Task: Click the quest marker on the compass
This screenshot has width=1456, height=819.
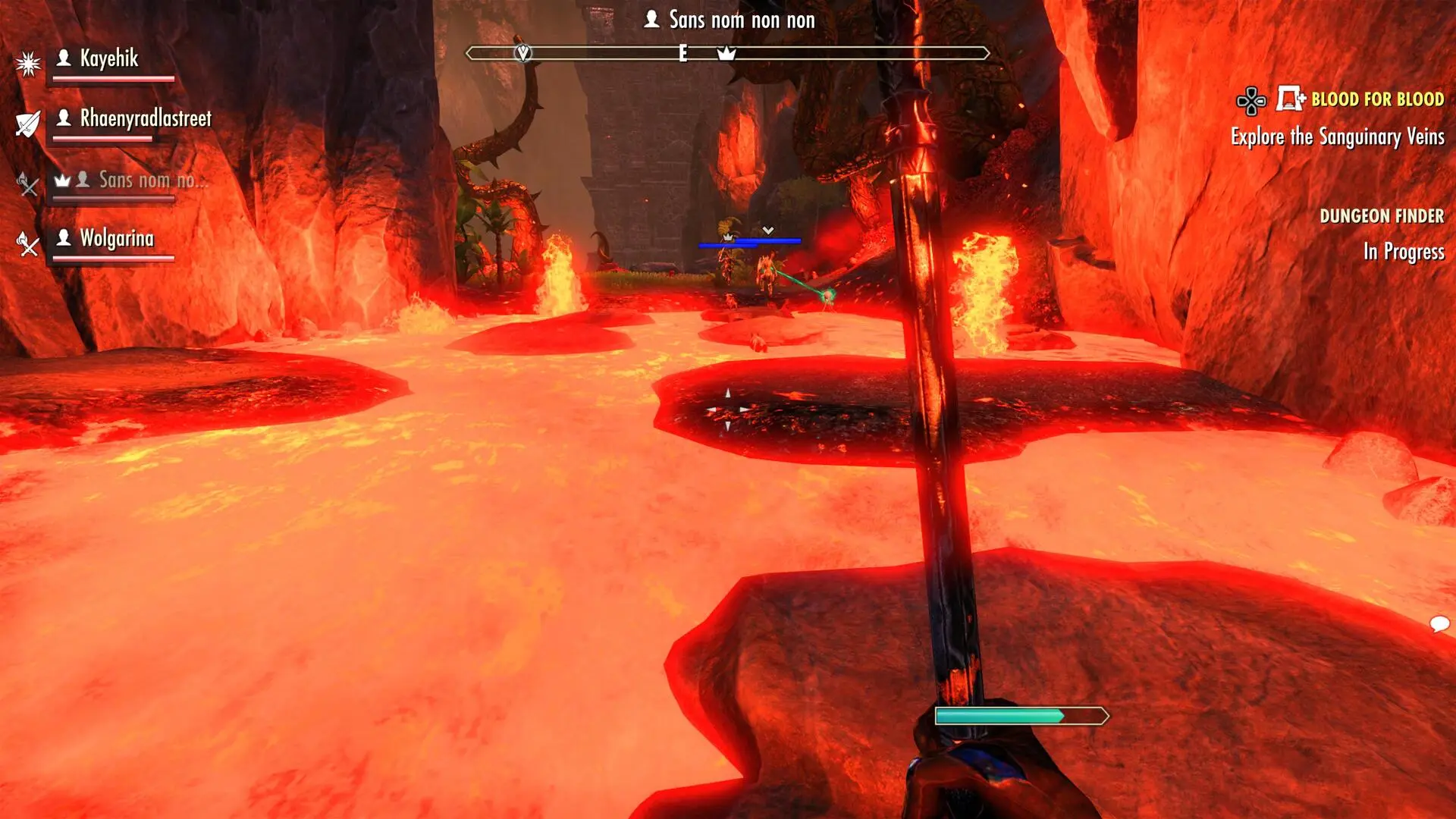Action: (x=523, y=53)
